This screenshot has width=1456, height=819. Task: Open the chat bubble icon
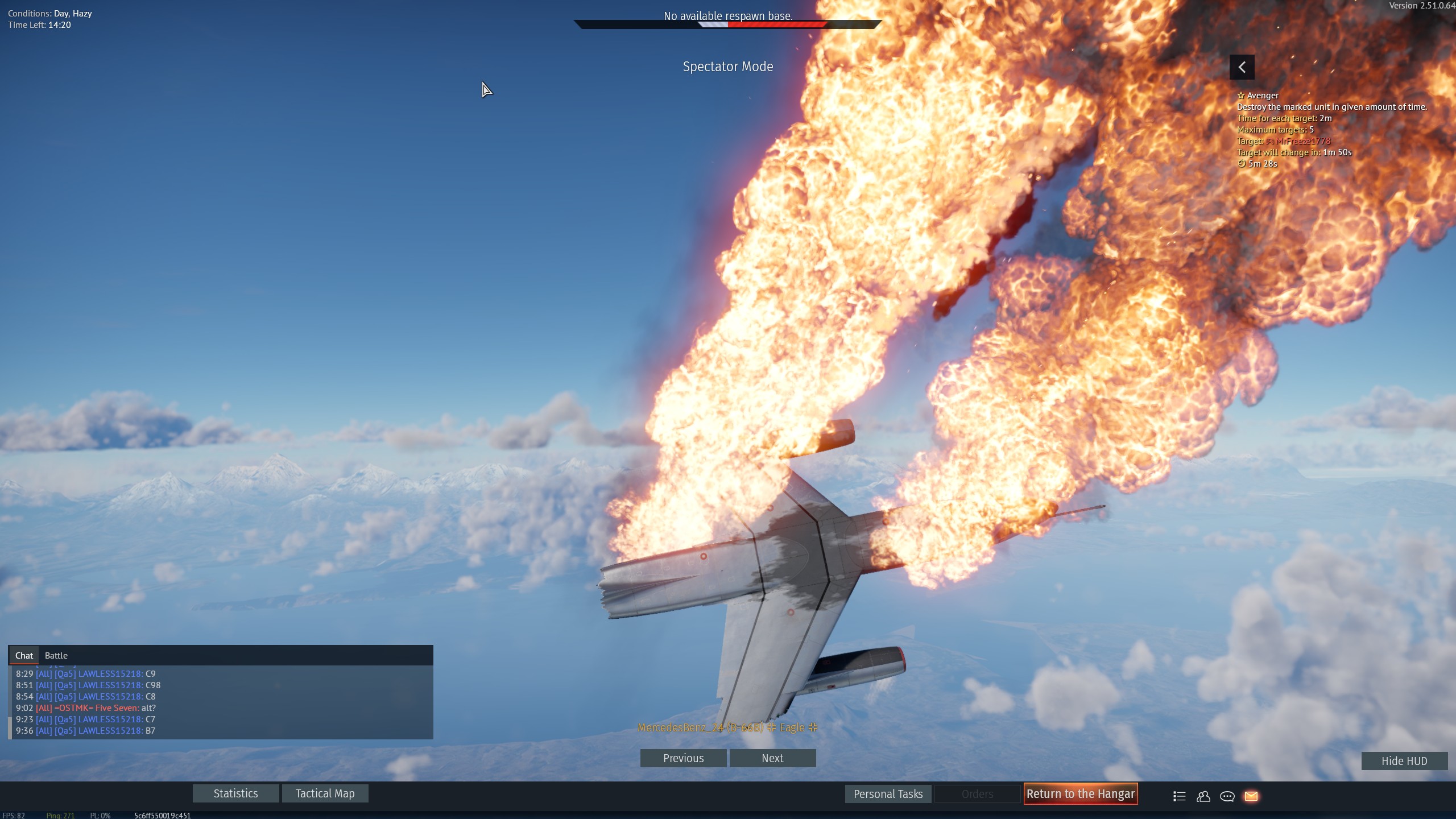click(1227, 796)
